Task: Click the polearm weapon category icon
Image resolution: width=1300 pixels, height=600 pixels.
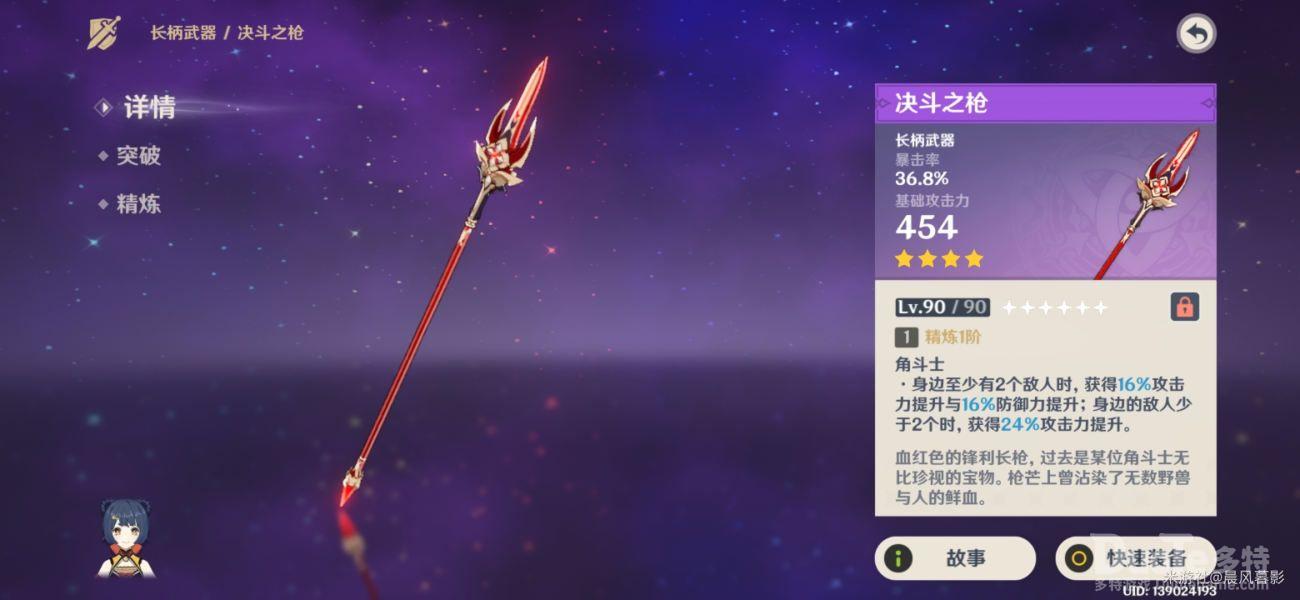Action: 105,33
